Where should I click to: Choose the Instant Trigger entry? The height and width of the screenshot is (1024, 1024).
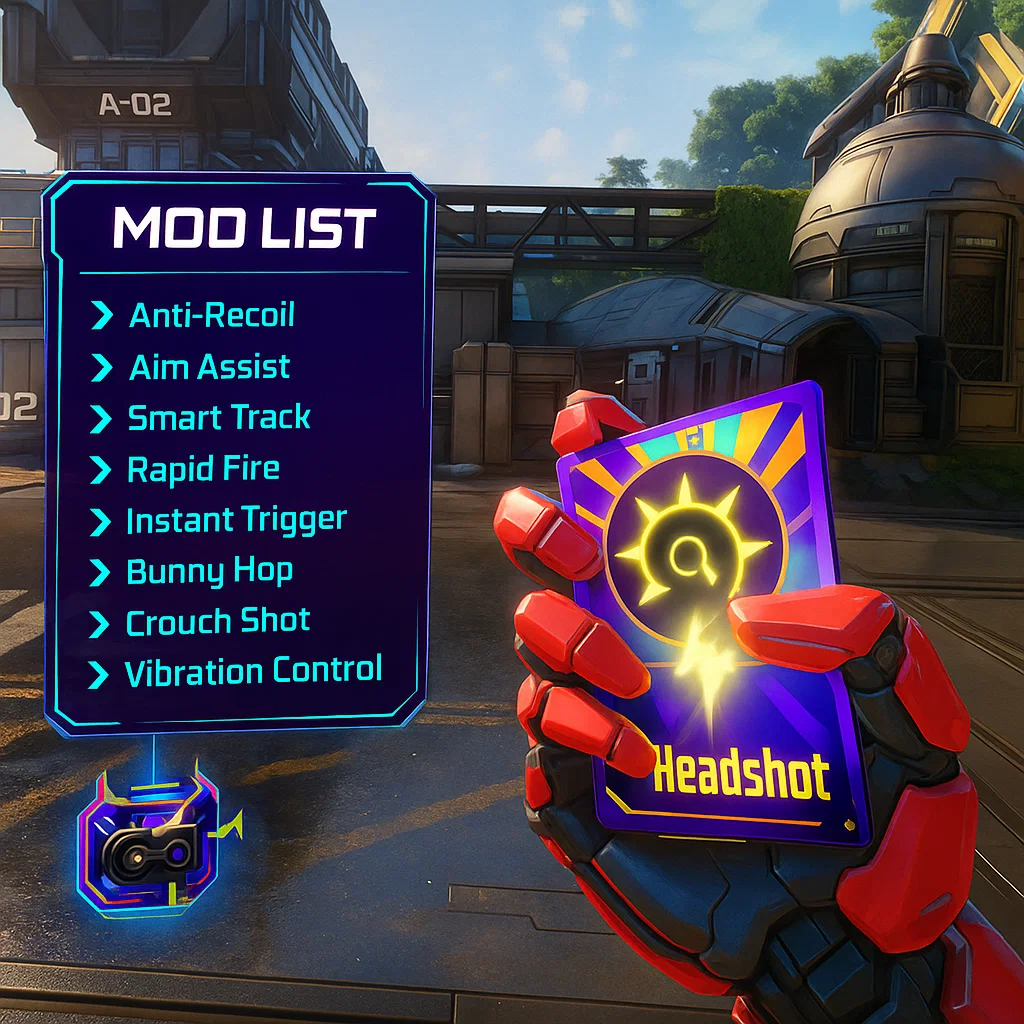coord(236,520)
